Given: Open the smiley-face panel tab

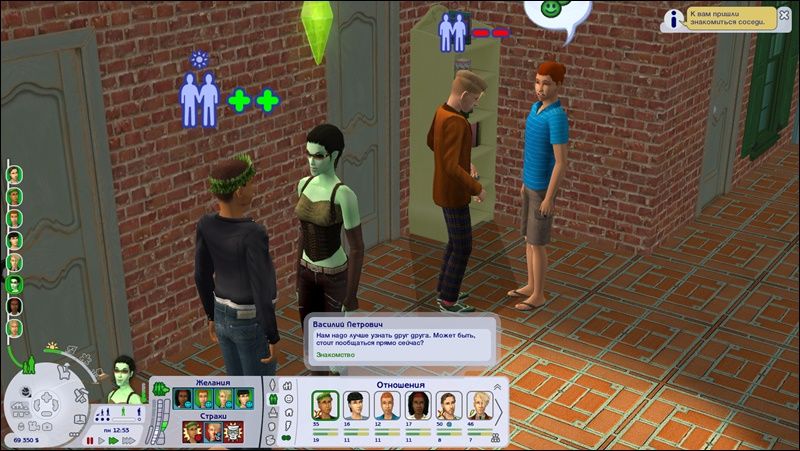Looking at the screenshot, I should (x=286, y=406).
